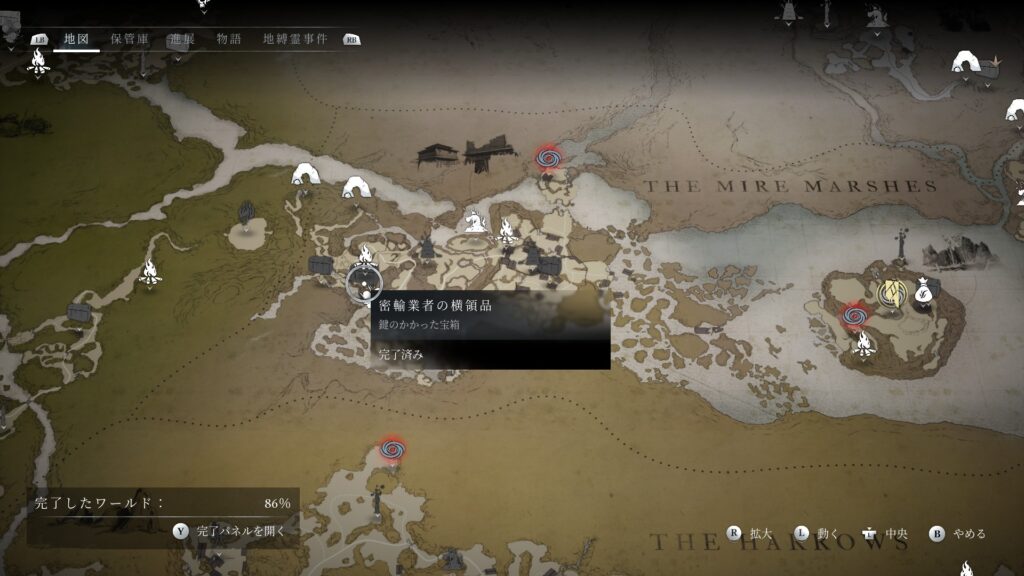Select the campfire marker on the island
The height and width of the screenshot is (576, 1024).
[x=863, y=345]
